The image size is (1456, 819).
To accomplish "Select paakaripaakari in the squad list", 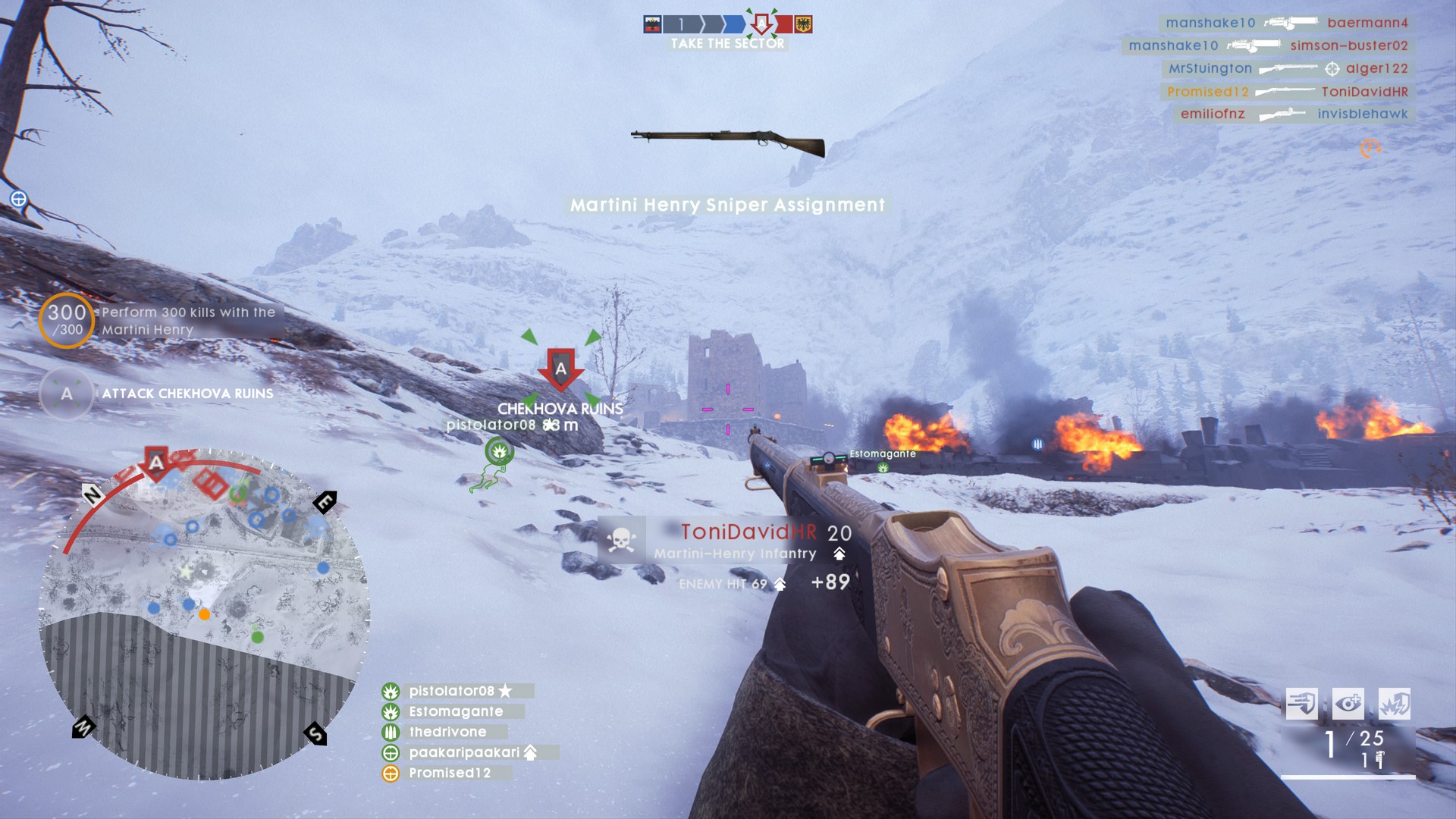I will [x=464, y=752].
